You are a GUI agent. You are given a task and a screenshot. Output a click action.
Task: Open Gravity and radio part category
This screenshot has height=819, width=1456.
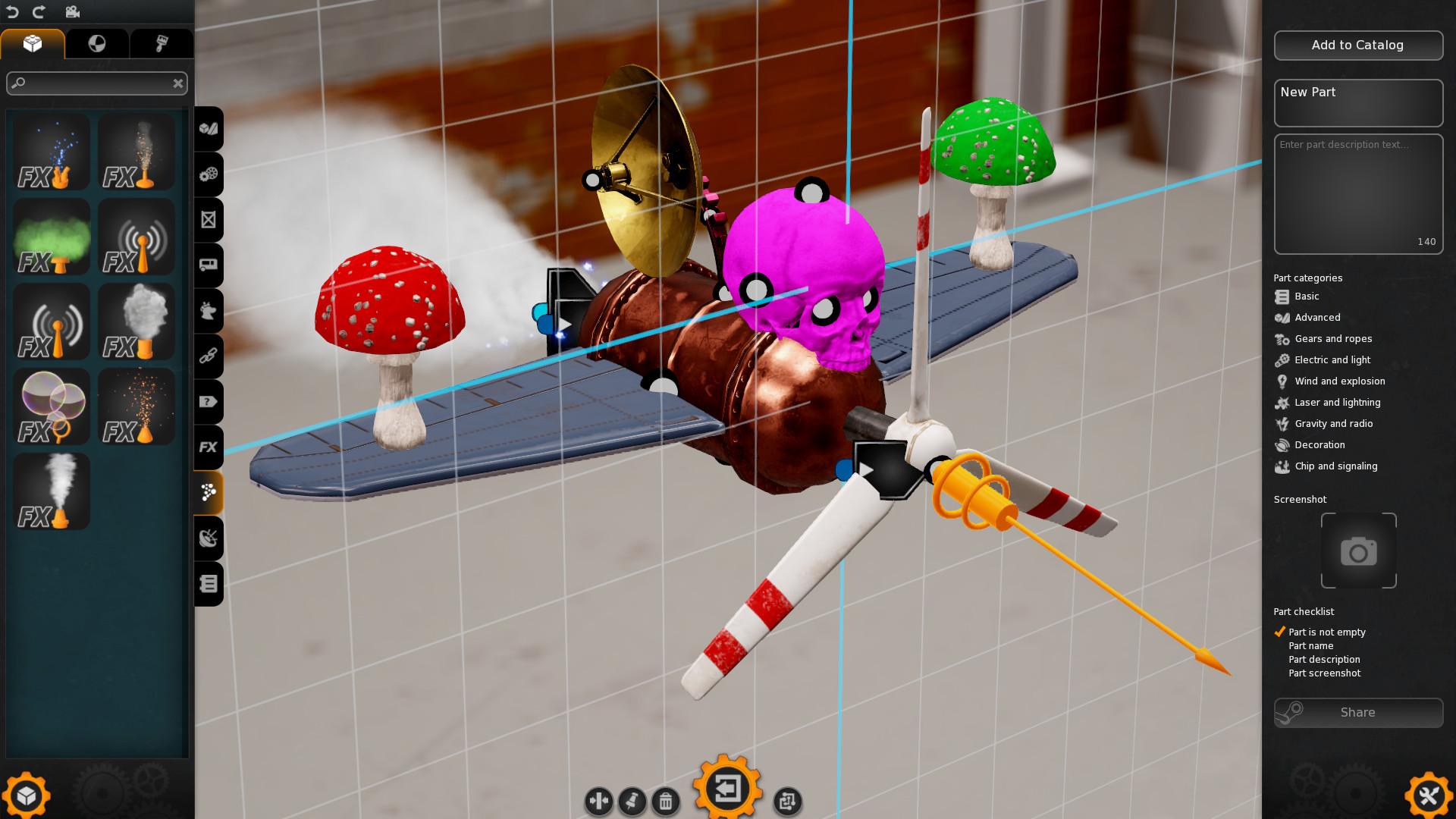1332,424
